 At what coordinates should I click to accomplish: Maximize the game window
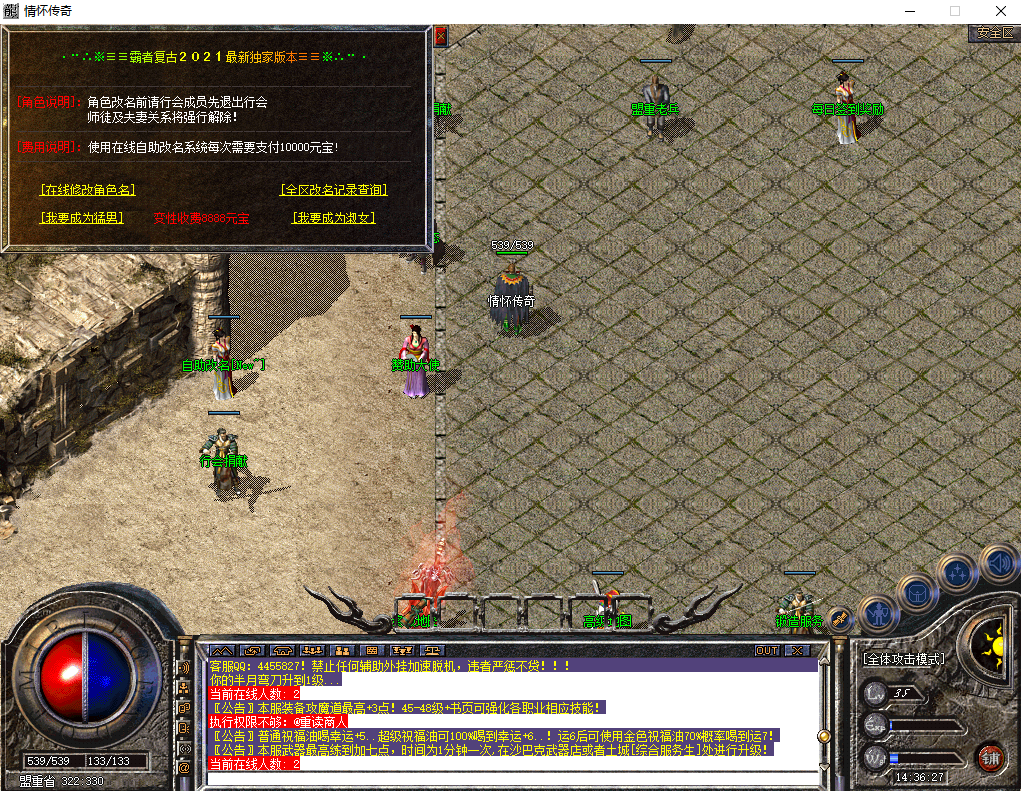(x=955, y=11)
